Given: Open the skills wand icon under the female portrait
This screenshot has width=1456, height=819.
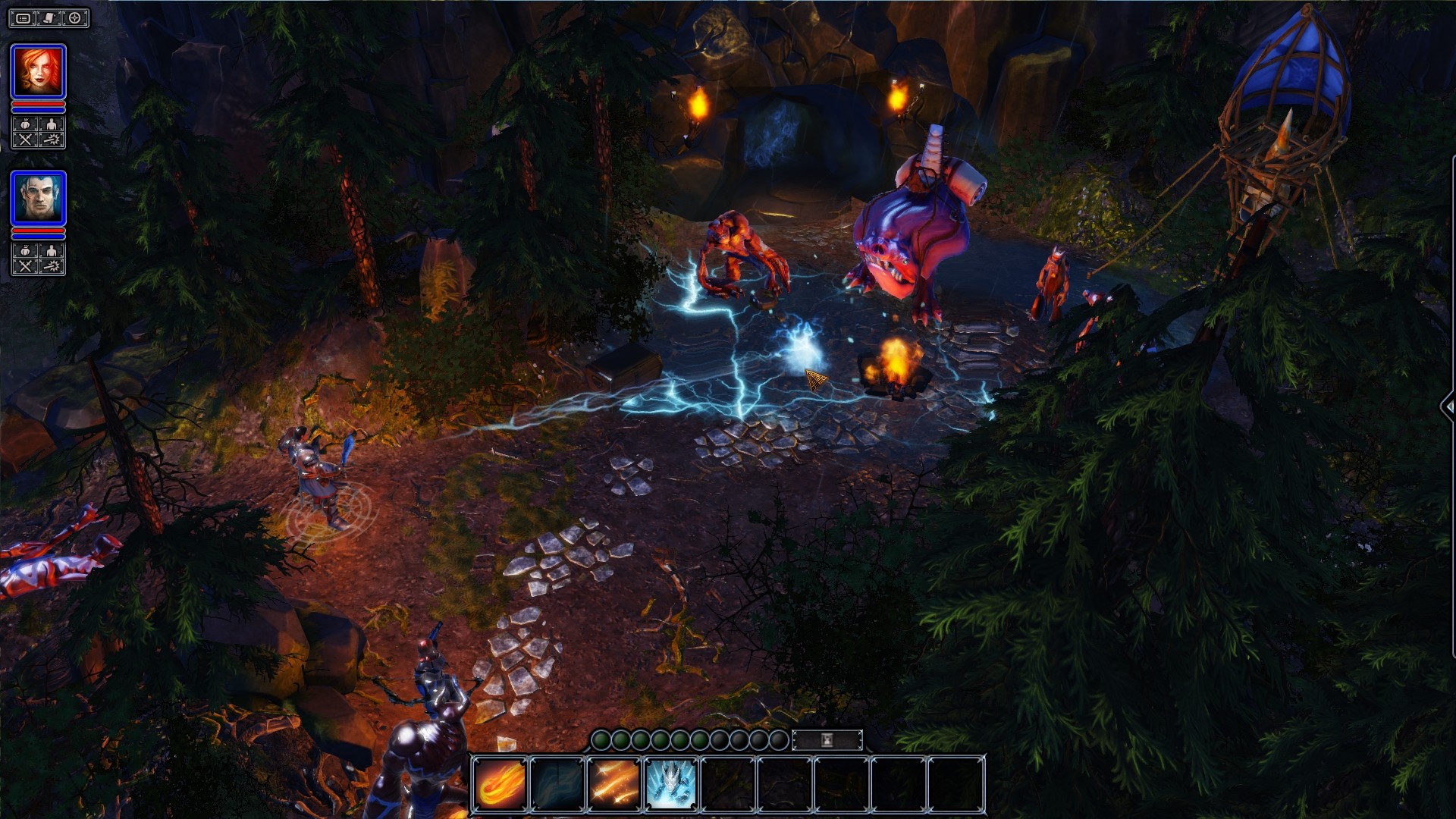Looking at the screenshot, I should 52,139.
